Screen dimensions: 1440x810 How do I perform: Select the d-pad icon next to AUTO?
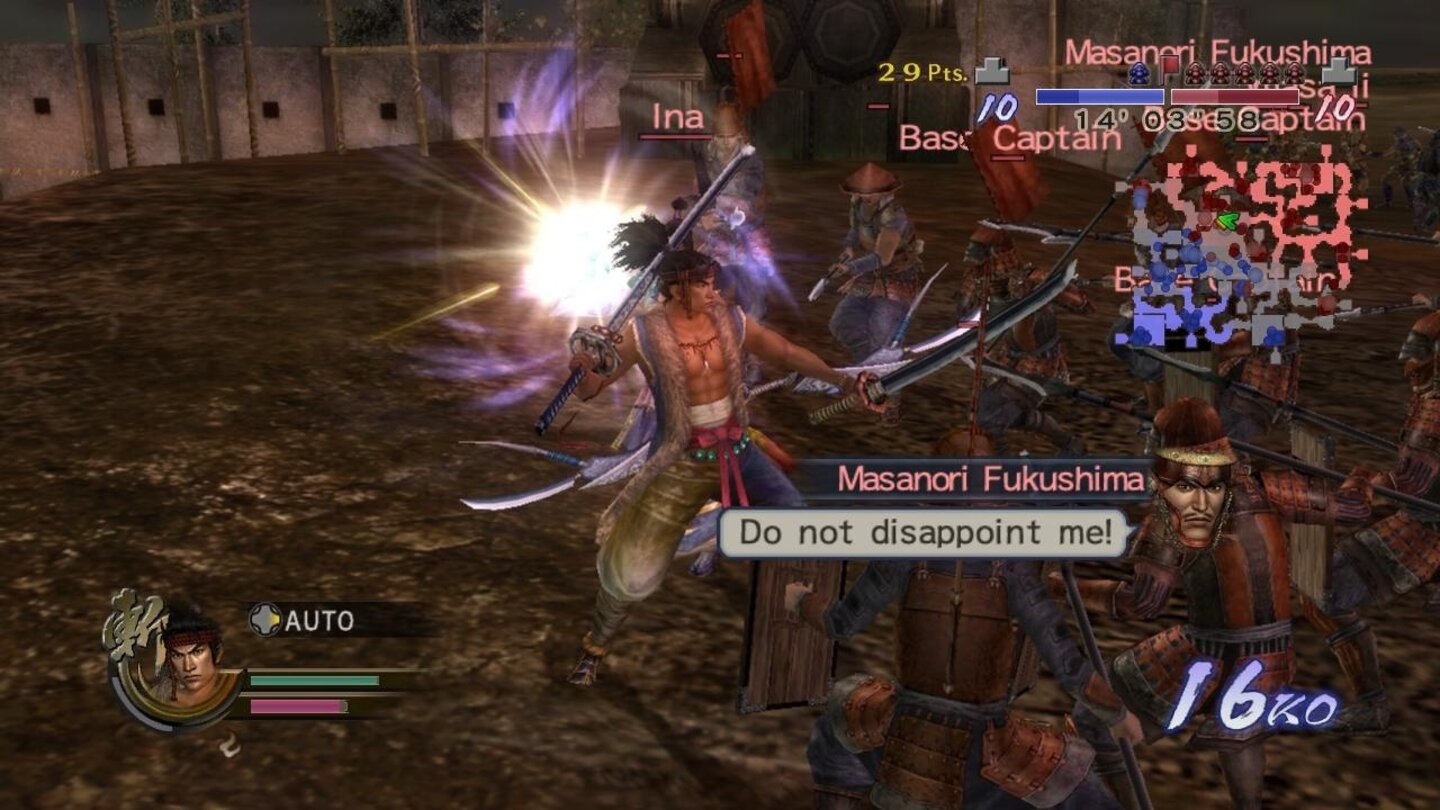tap(267, 620)
